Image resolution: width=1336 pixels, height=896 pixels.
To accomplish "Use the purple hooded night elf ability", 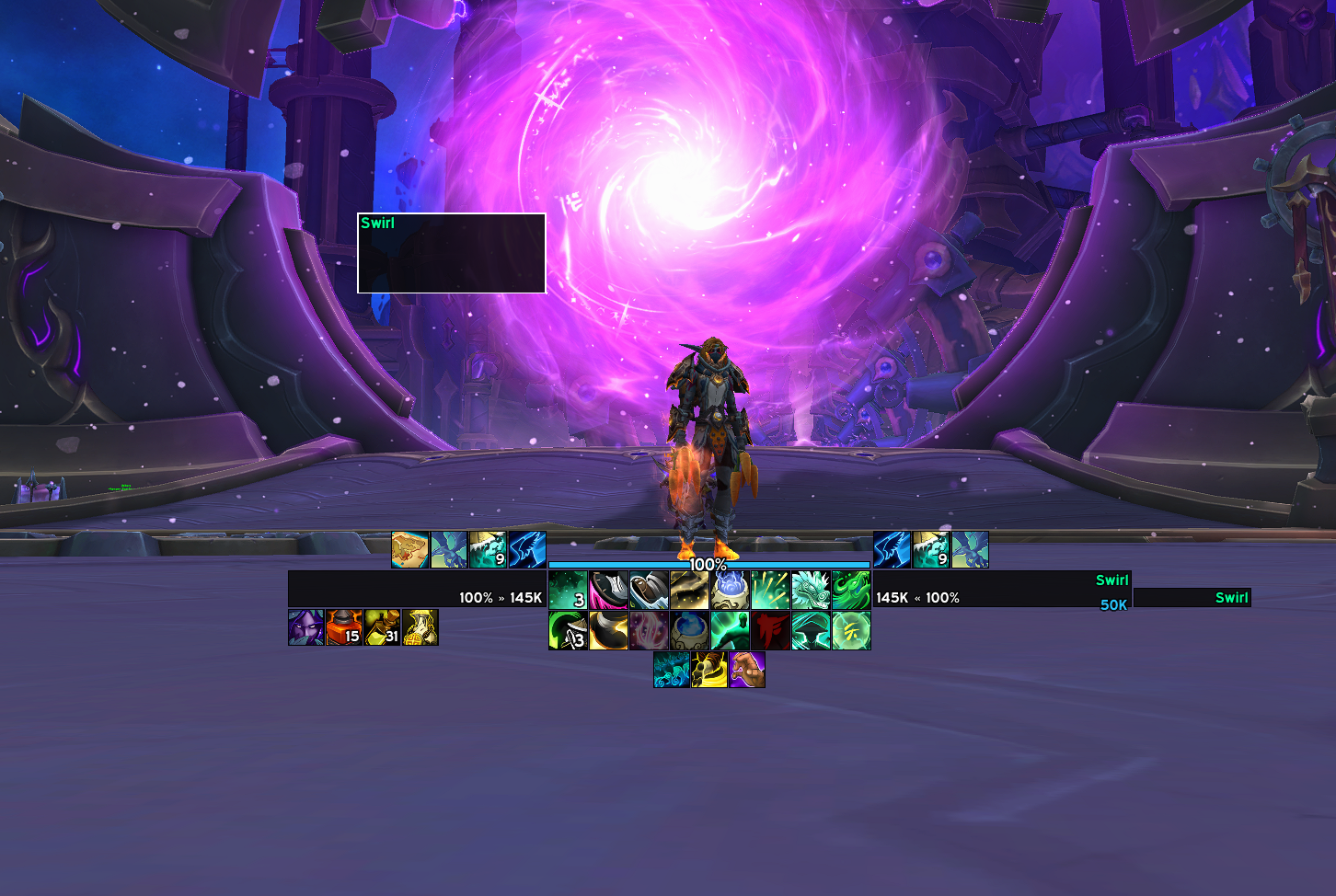I will tap(306, 627).
